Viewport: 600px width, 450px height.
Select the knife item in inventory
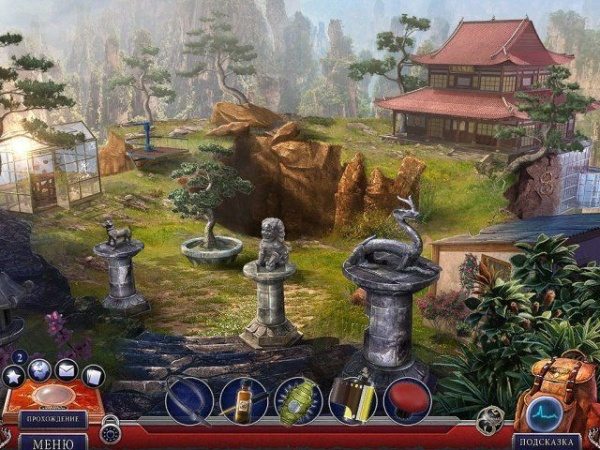[x=189, y=400]
